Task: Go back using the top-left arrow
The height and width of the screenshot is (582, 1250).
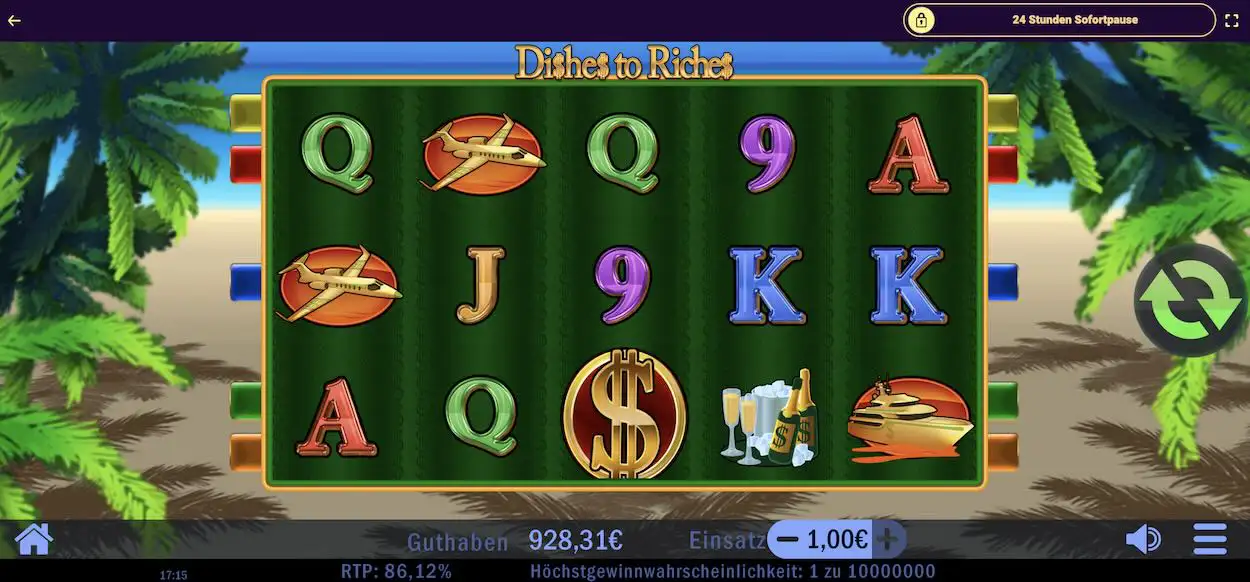Action: pos(14,20)
